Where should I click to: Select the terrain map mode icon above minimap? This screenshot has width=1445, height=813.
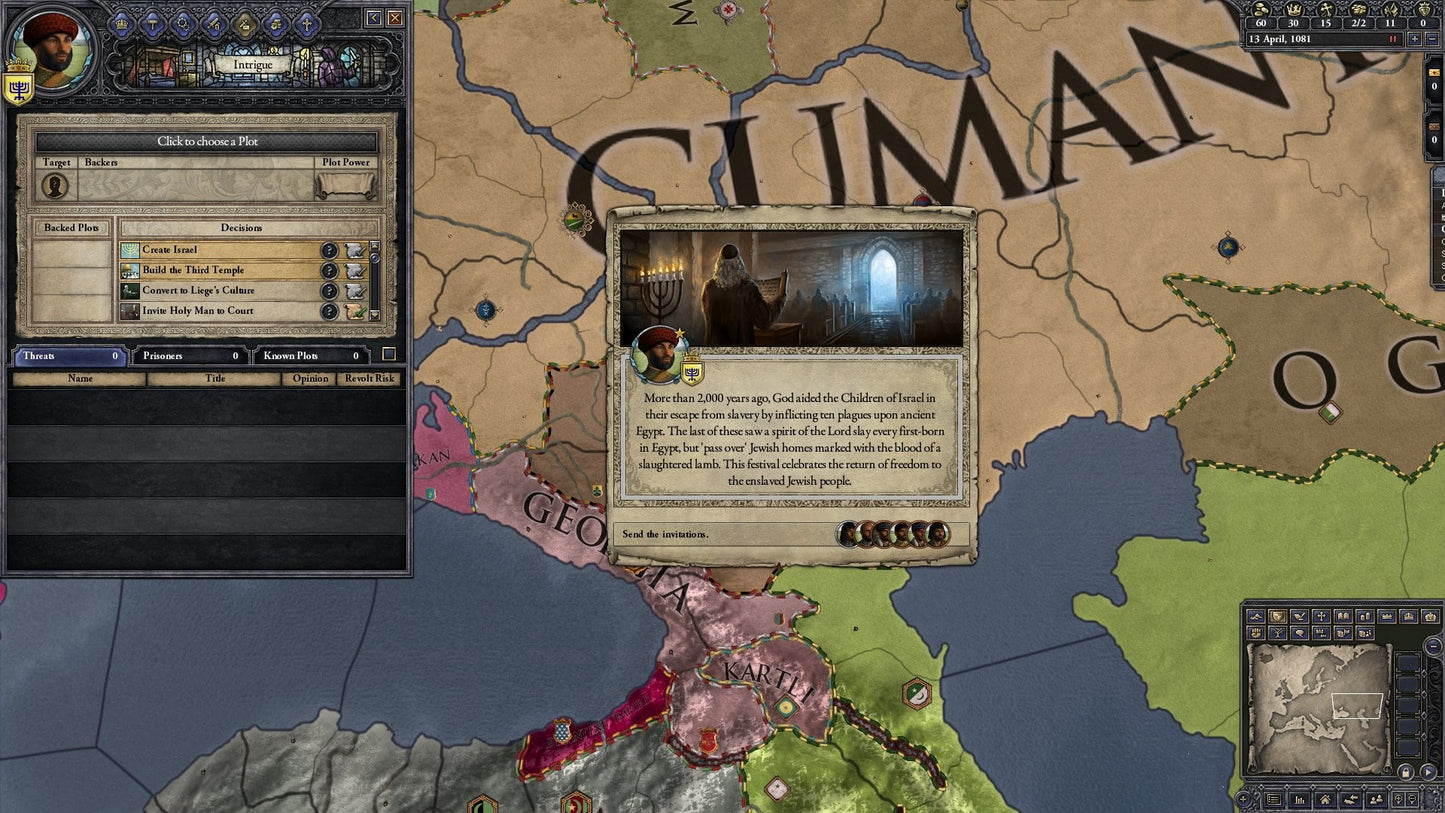(1257, 616)
